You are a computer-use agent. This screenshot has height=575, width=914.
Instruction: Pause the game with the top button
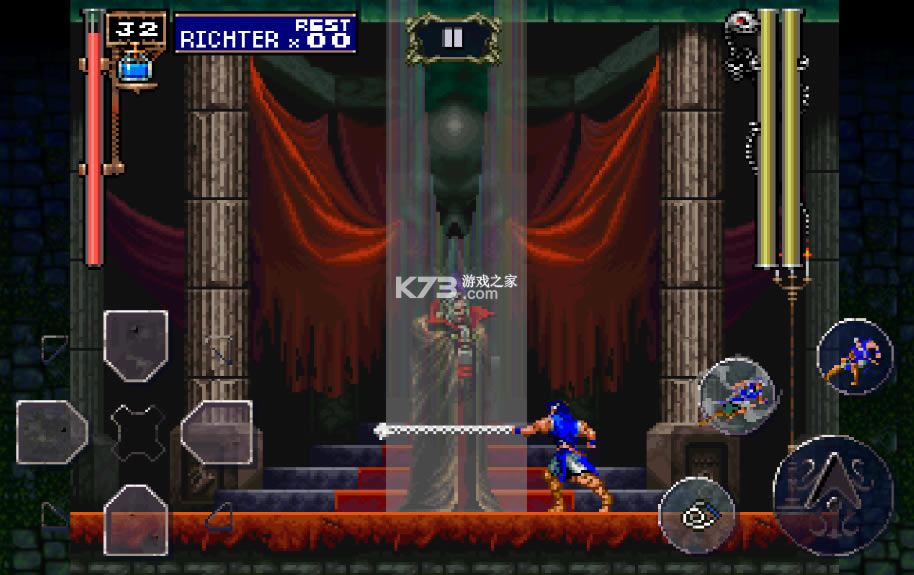click(x=452, y=39)
